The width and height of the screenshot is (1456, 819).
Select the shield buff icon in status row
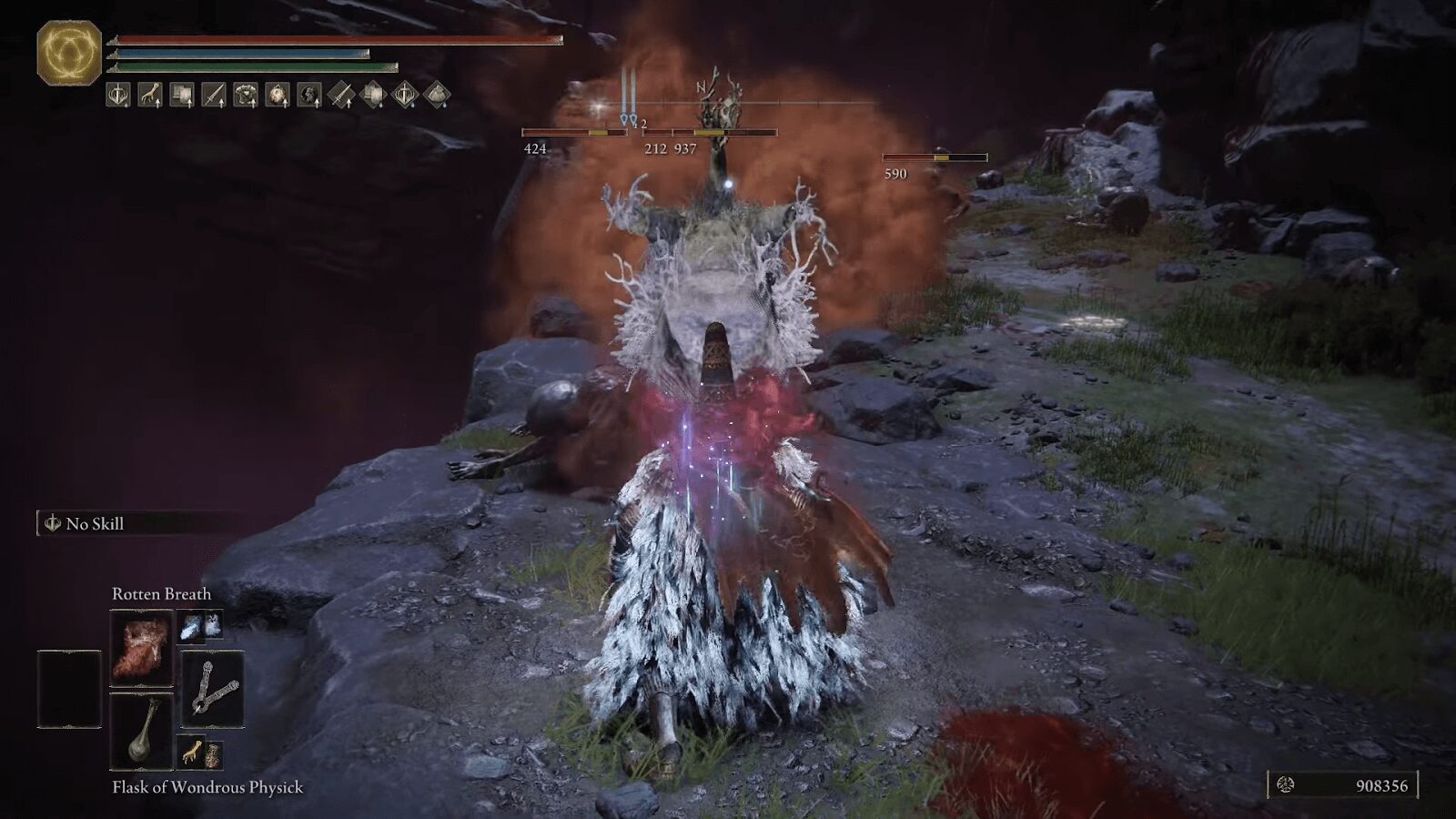point(182,98)
